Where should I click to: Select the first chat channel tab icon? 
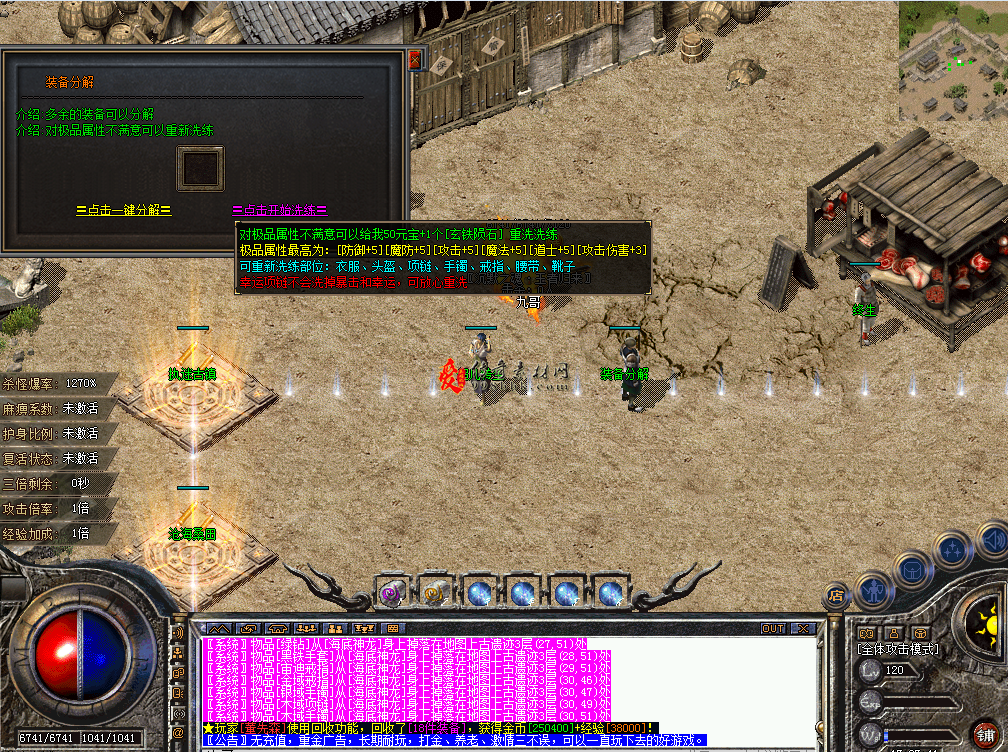point(220,629)
